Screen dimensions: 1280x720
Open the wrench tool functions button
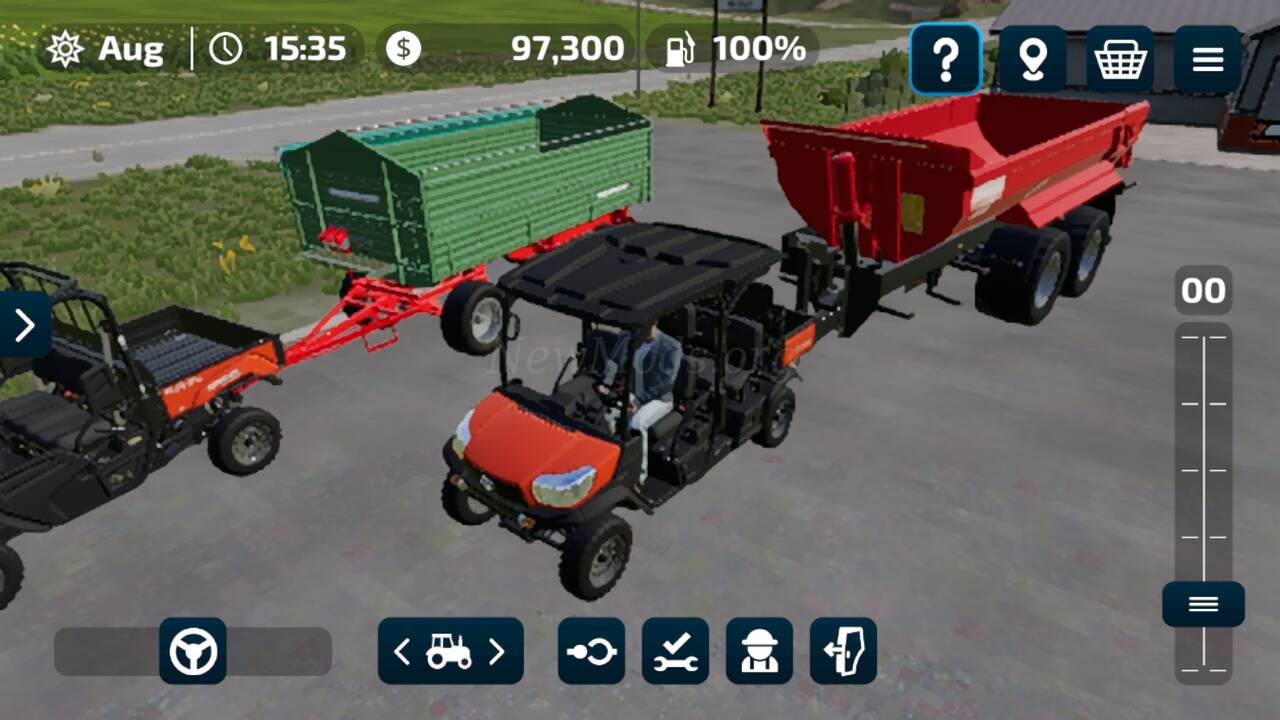(675, 651)
